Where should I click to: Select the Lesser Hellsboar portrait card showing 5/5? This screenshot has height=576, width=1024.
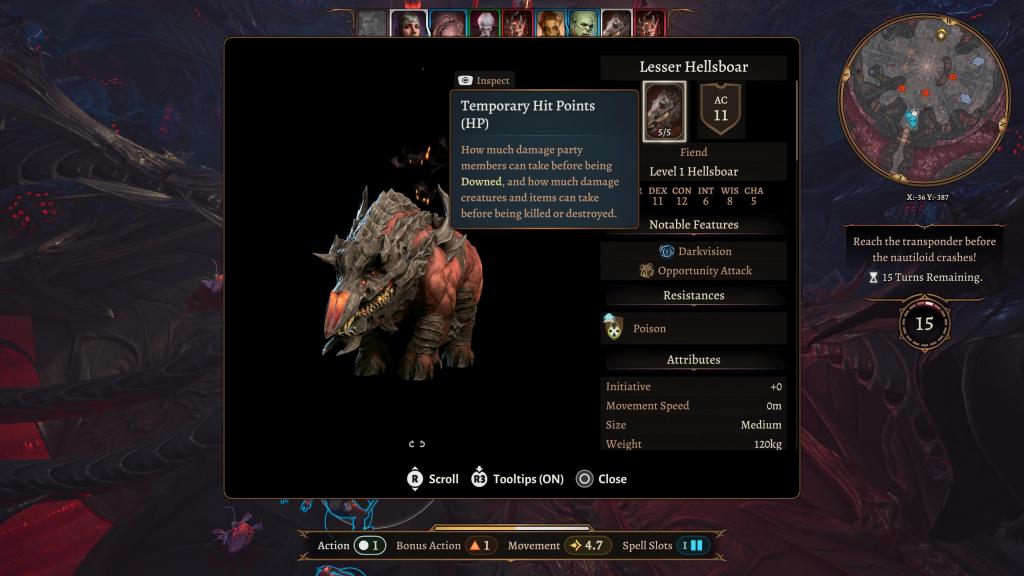[664, 110]
